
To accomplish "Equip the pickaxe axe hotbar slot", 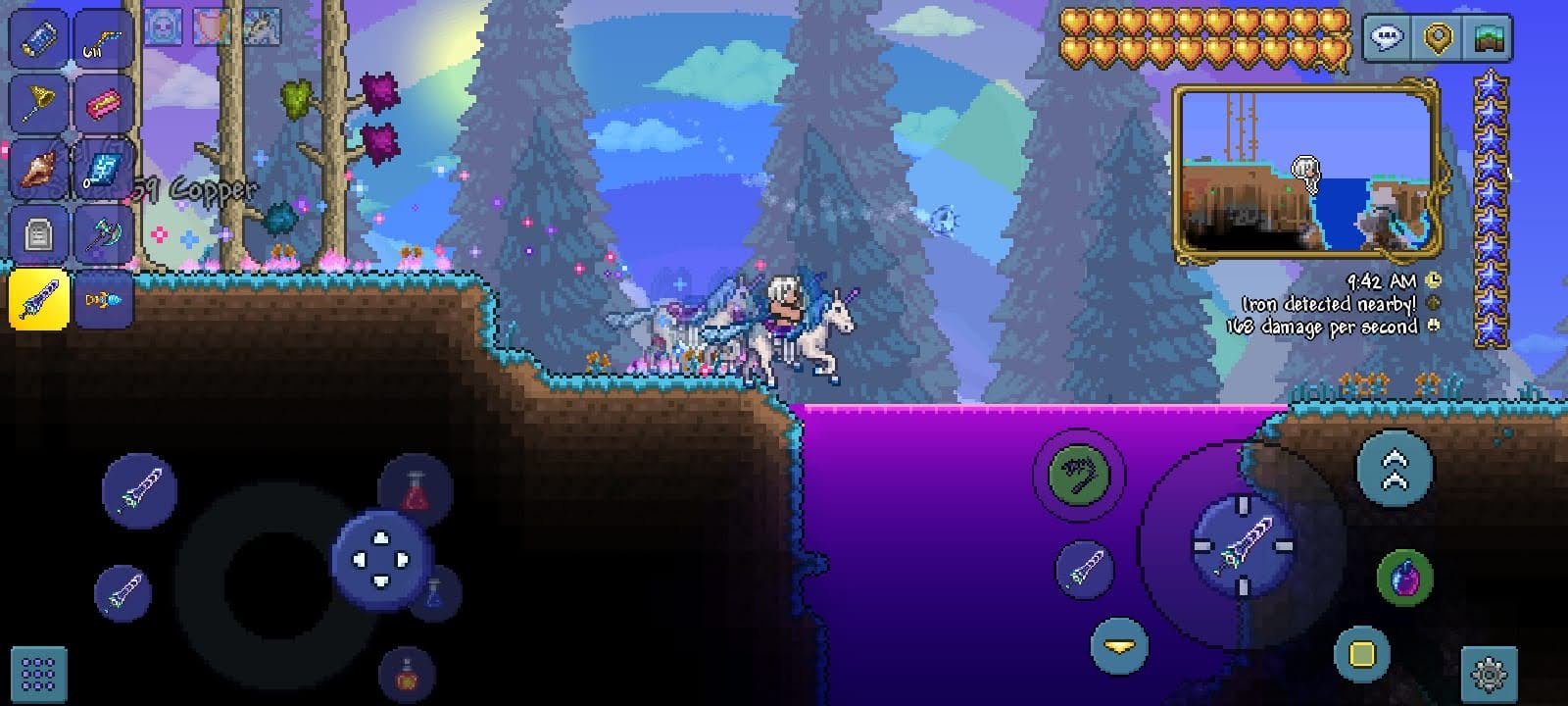I will tap(104, 233).
